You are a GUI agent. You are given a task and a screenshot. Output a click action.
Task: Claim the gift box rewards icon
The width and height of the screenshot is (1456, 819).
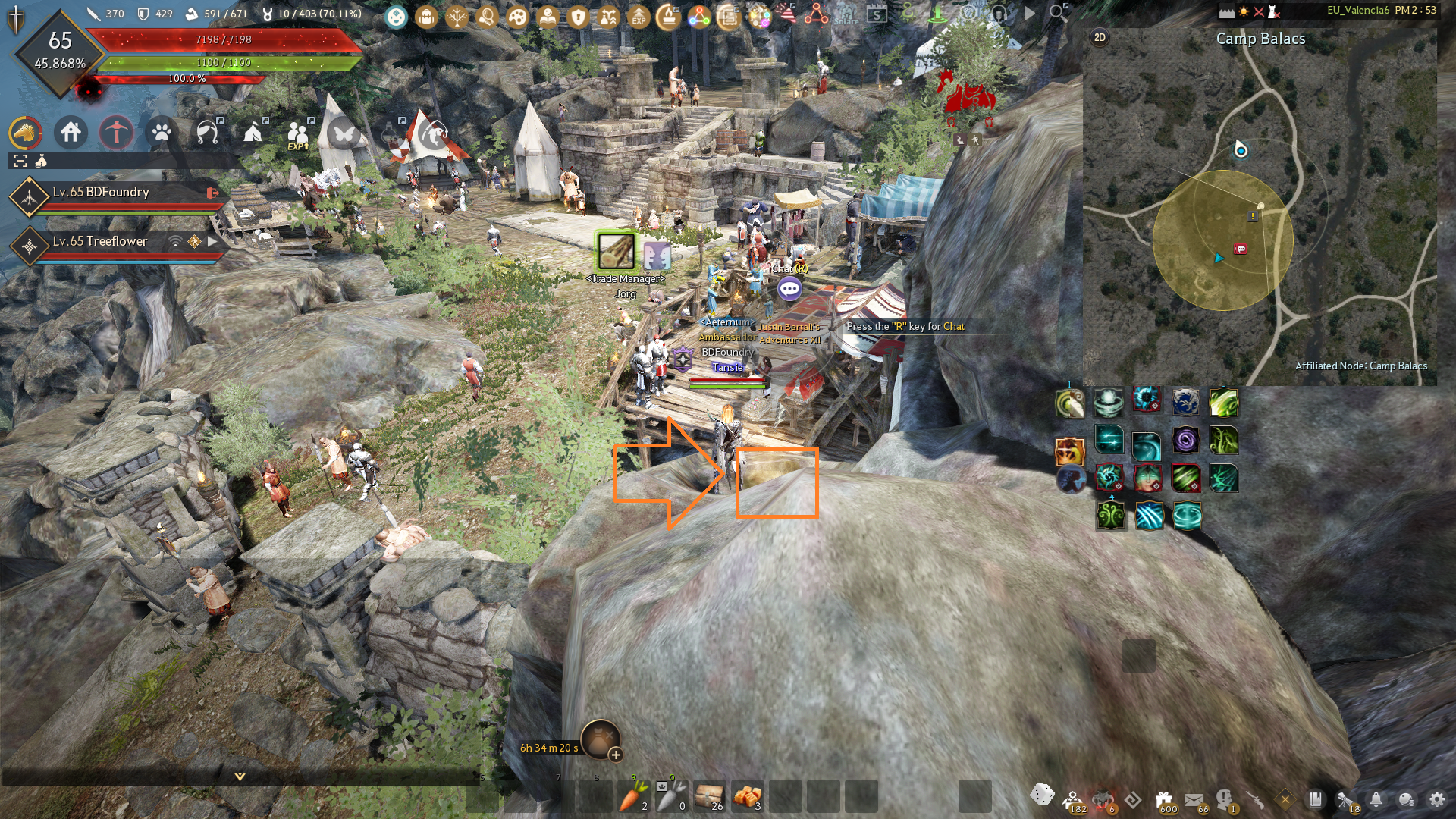tap(1164, 799)
